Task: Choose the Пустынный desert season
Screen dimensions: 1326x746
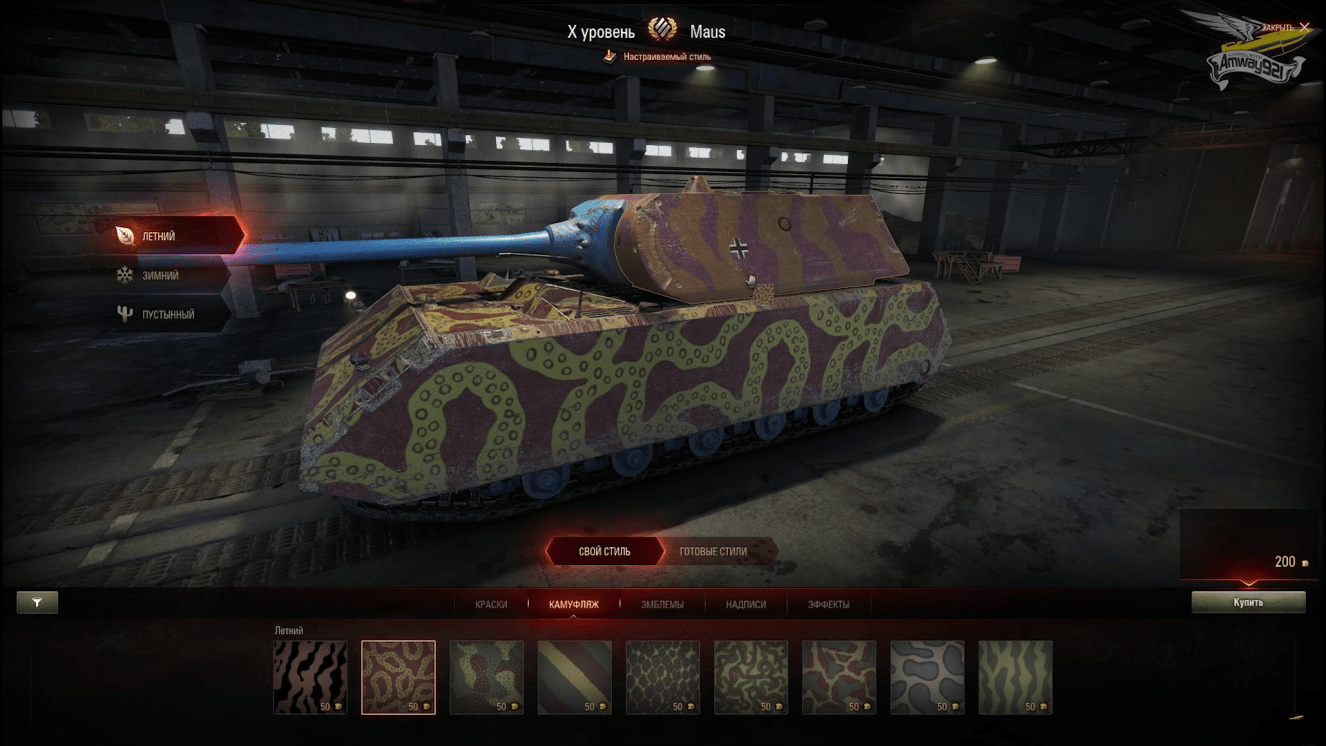Action: pyautogui.click(x=166, y=314)
